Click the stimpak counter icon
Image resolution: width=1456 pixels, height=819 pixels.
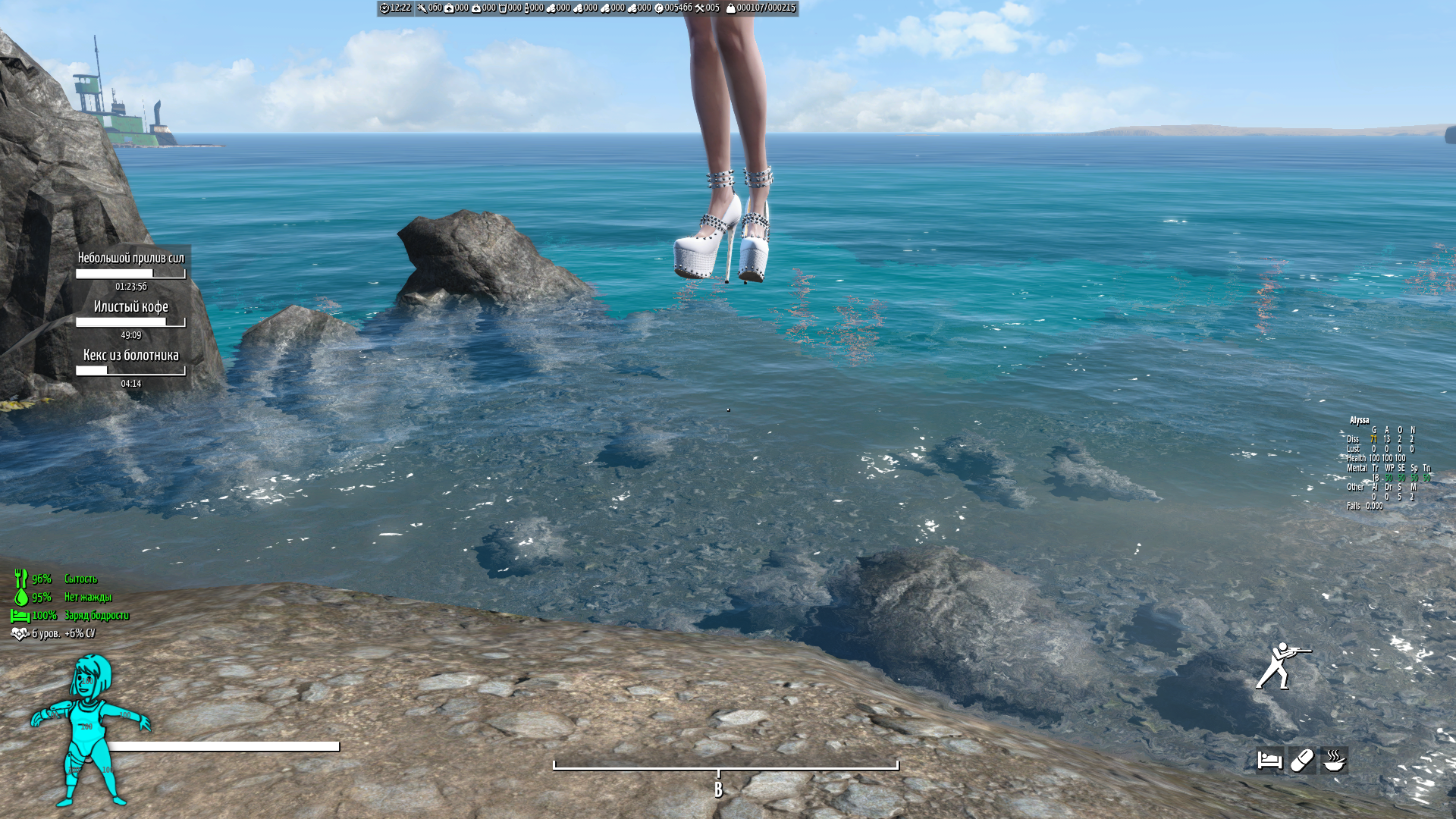click(449, 6)
